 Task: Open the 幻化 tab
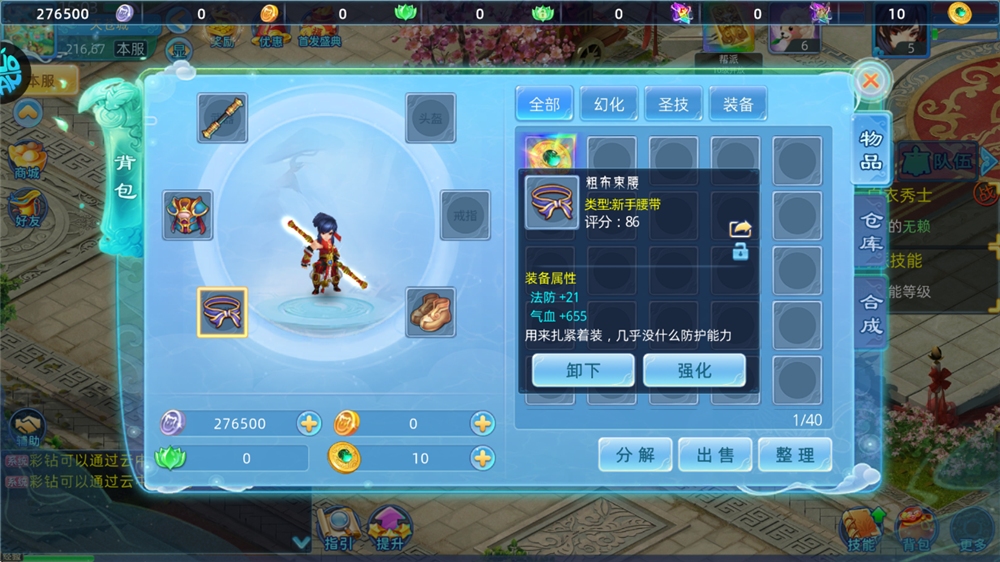click(x=609, y=104)
